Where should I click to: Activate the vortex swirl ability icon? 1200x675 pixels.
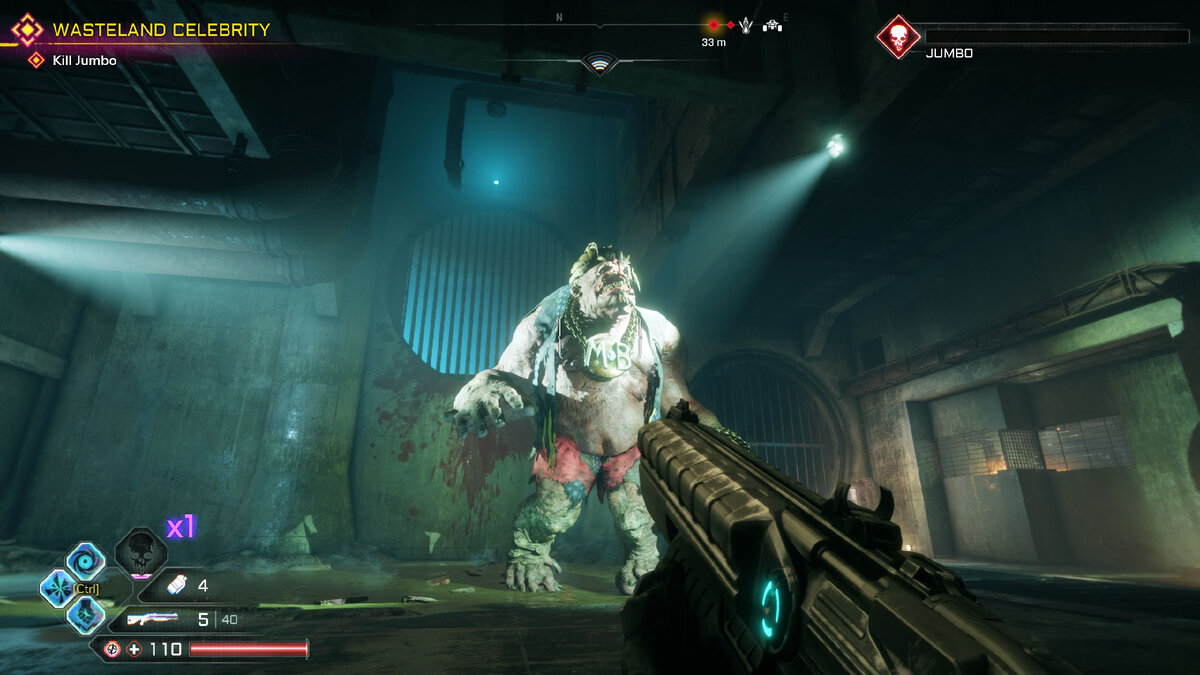(85, 561)
